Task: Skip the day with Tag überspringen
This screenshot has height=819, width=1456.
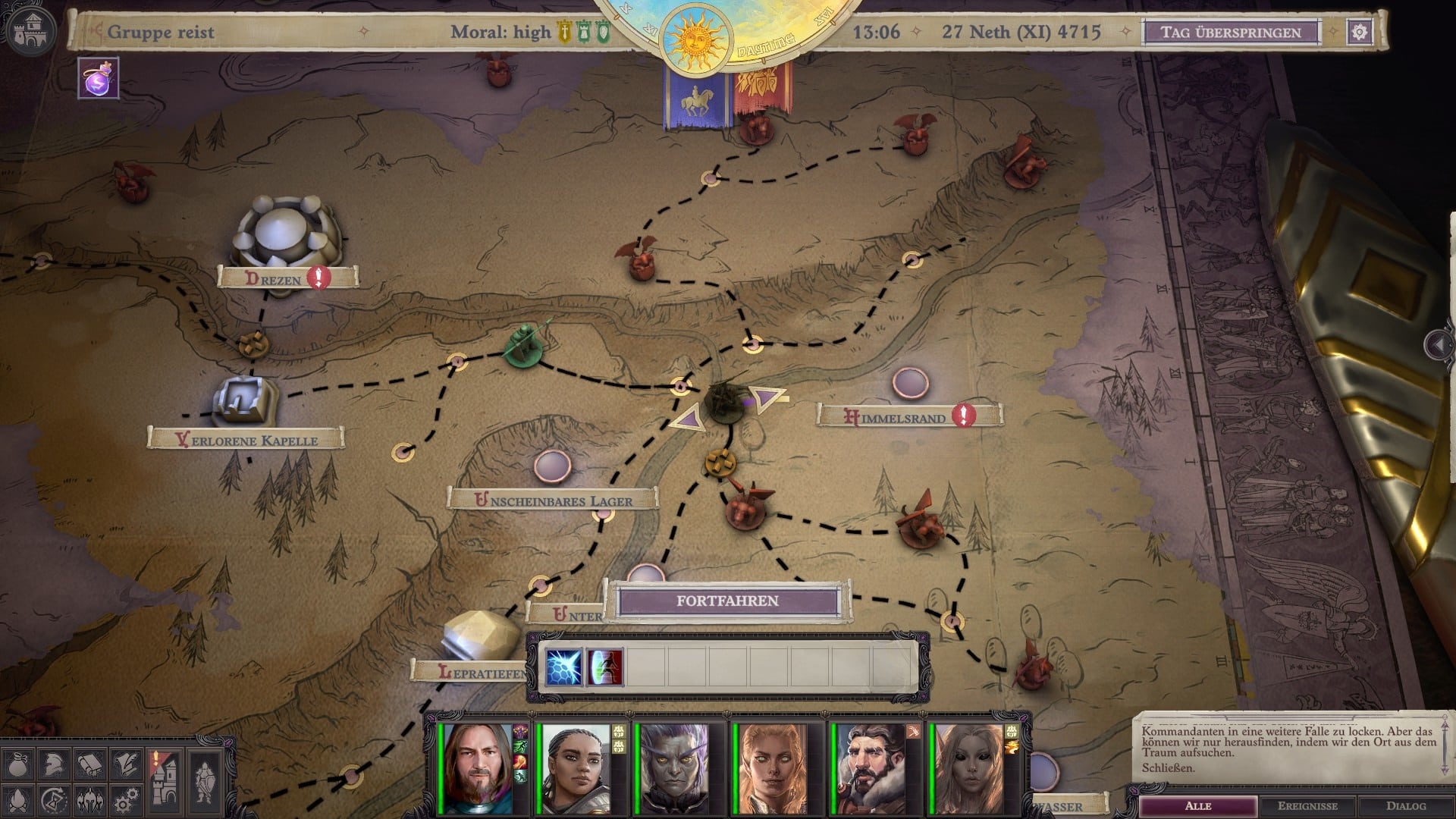Action: click(x=1231, y=33)
